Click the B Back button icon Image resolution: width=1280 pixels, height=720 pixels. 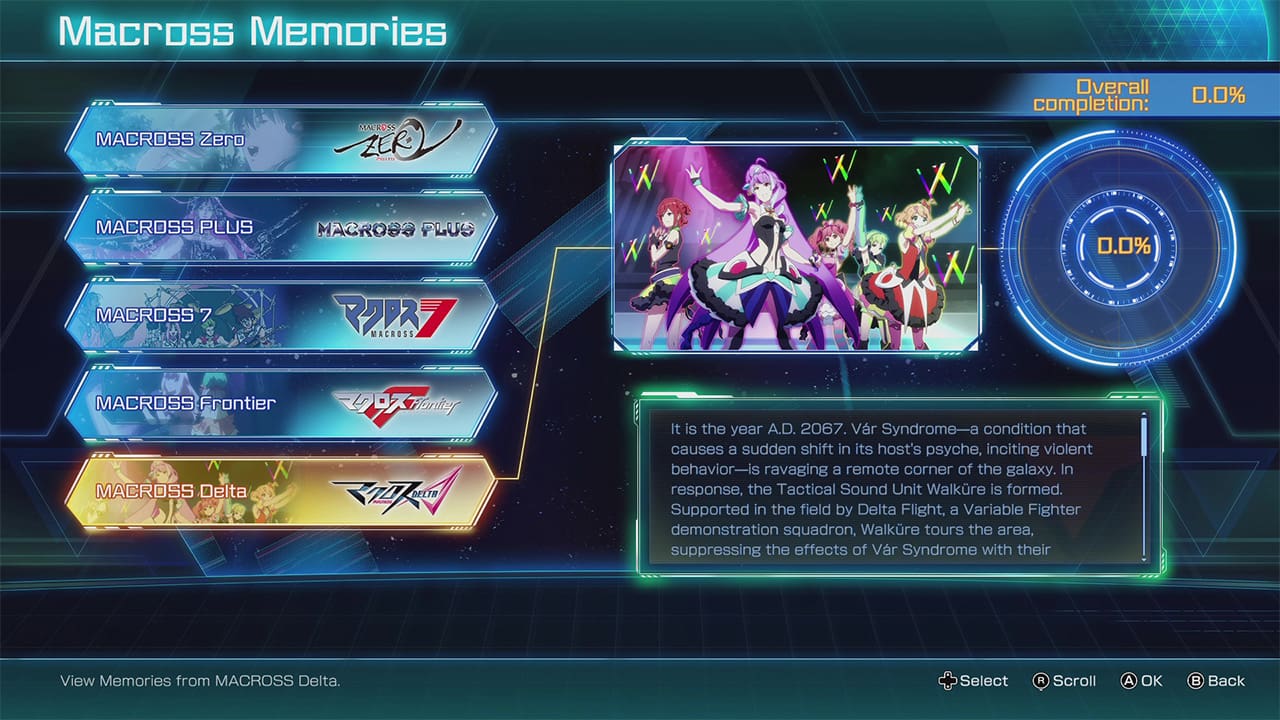pos(1196,680)
